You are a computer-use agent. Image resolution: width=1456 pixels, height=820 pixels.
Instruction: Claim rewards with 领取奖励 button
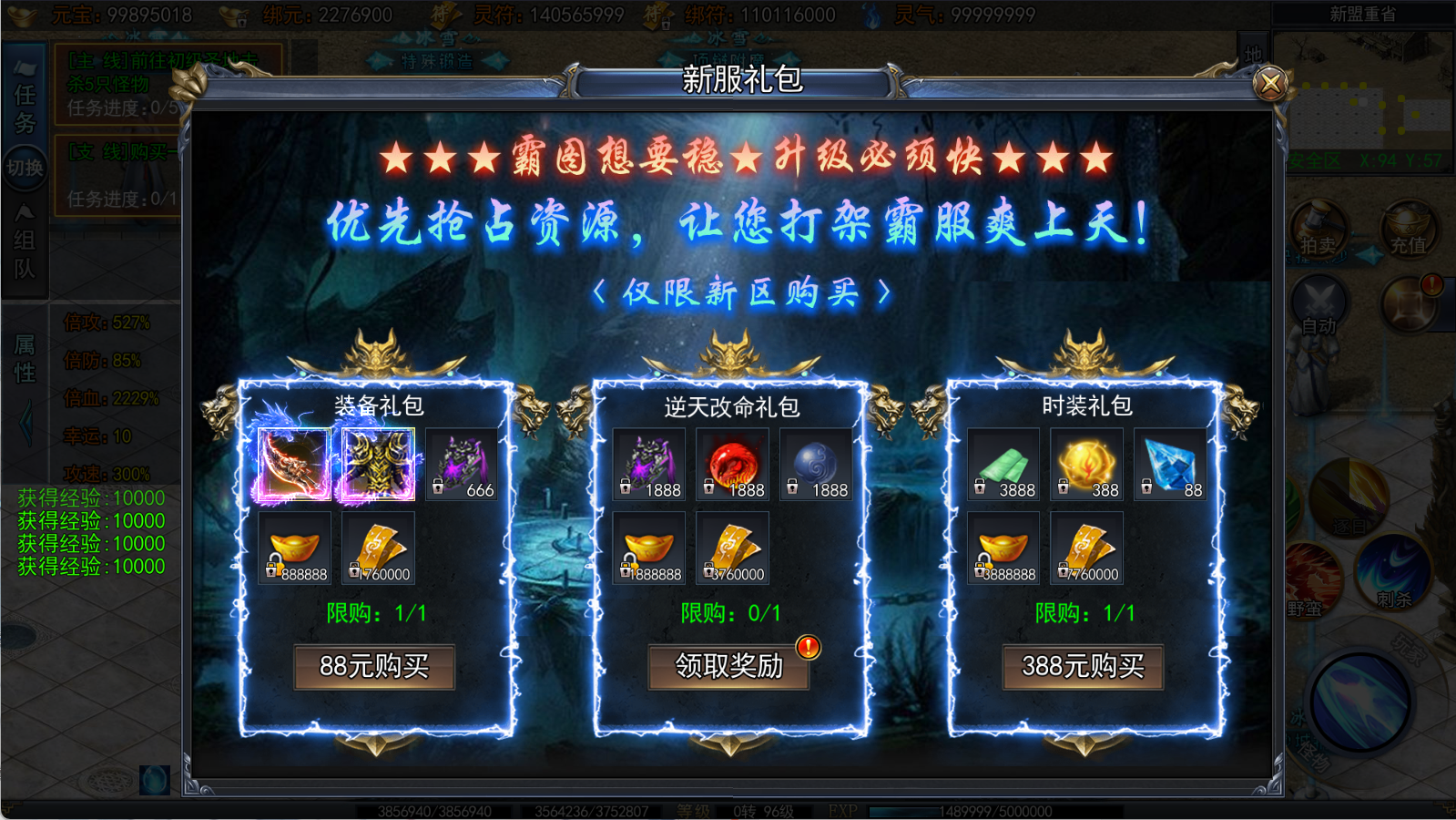(728, 666)
